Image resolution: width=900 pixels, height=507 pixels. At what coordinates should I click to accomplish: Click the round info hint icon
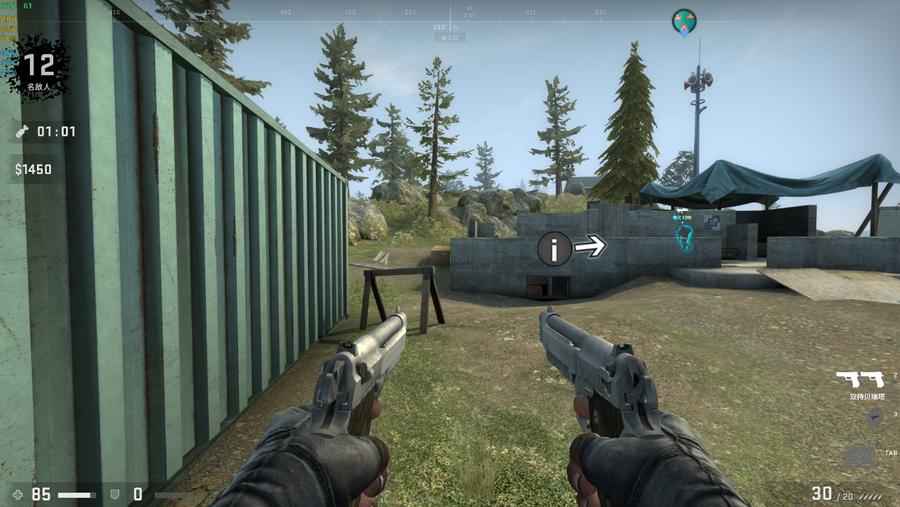click(555, 248)
